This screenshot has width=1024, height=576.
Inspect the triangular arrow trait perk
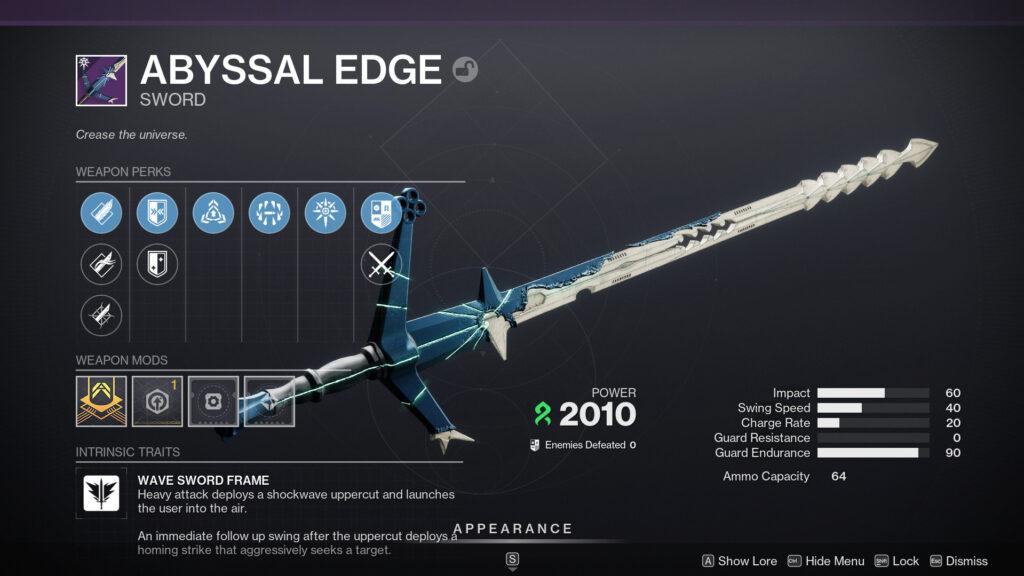click(x=213, y=213)
